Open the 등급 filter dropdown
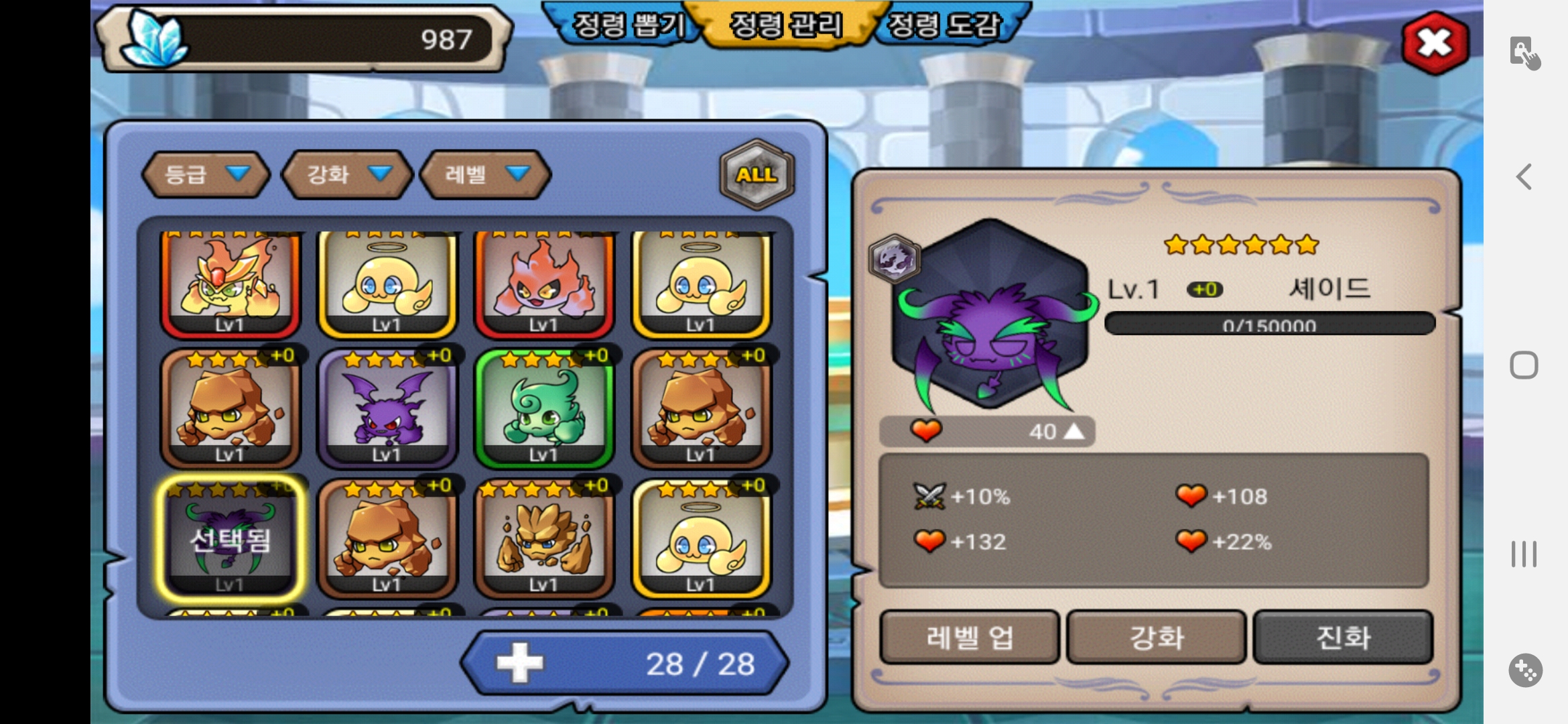The image size is (1568, 724). 206,174
